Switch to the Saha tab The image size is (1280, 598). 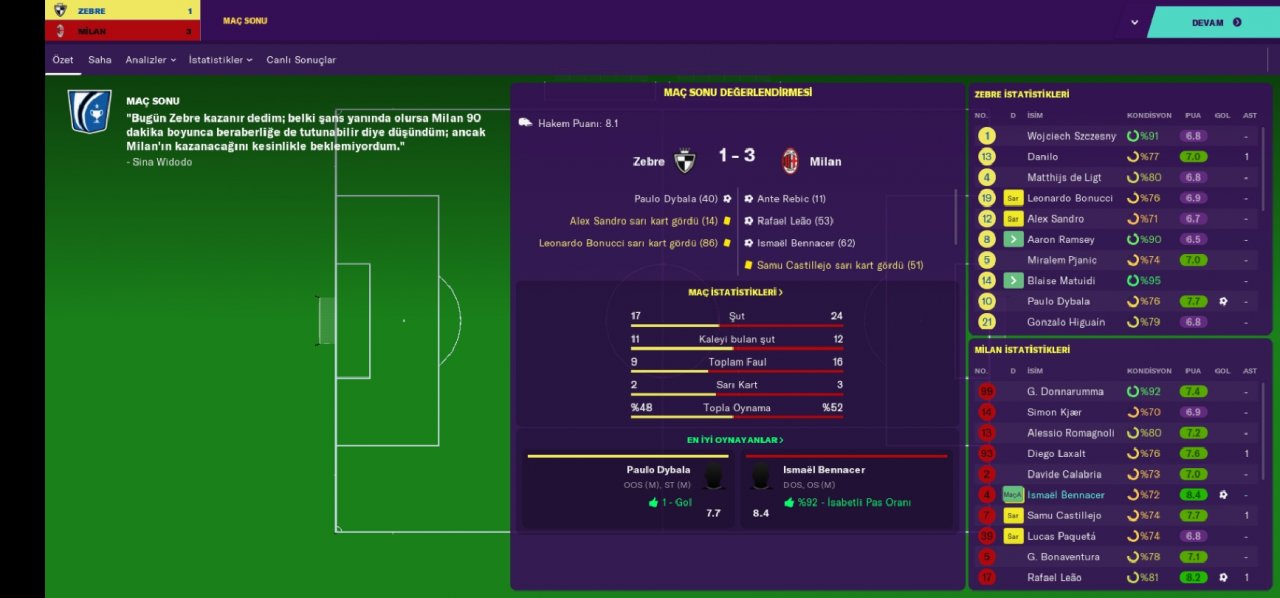(x=100, y=60)
